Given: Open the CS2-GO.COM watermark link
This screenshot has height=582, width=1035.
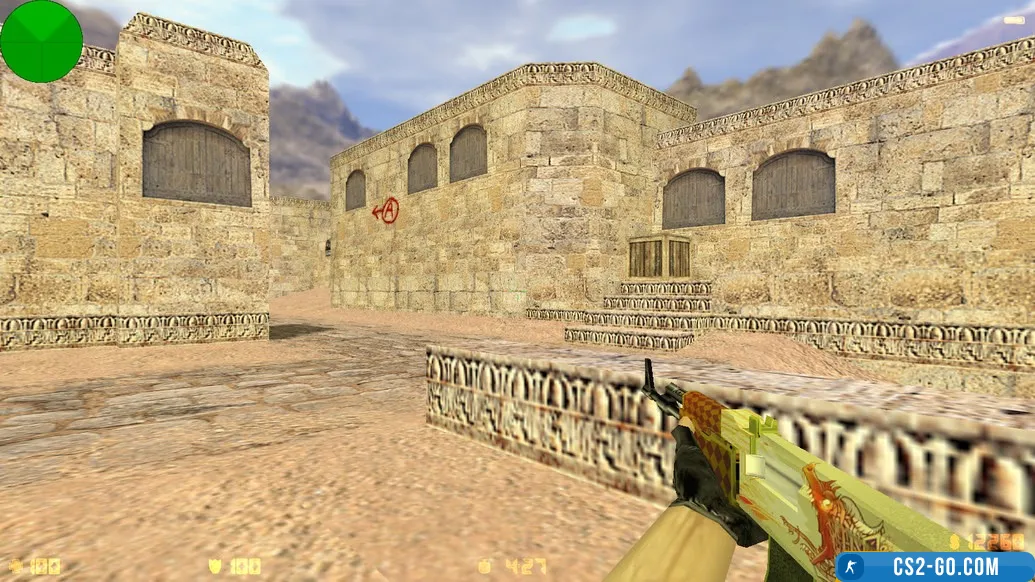Looking at the screenshot, I should coord(935,567).
